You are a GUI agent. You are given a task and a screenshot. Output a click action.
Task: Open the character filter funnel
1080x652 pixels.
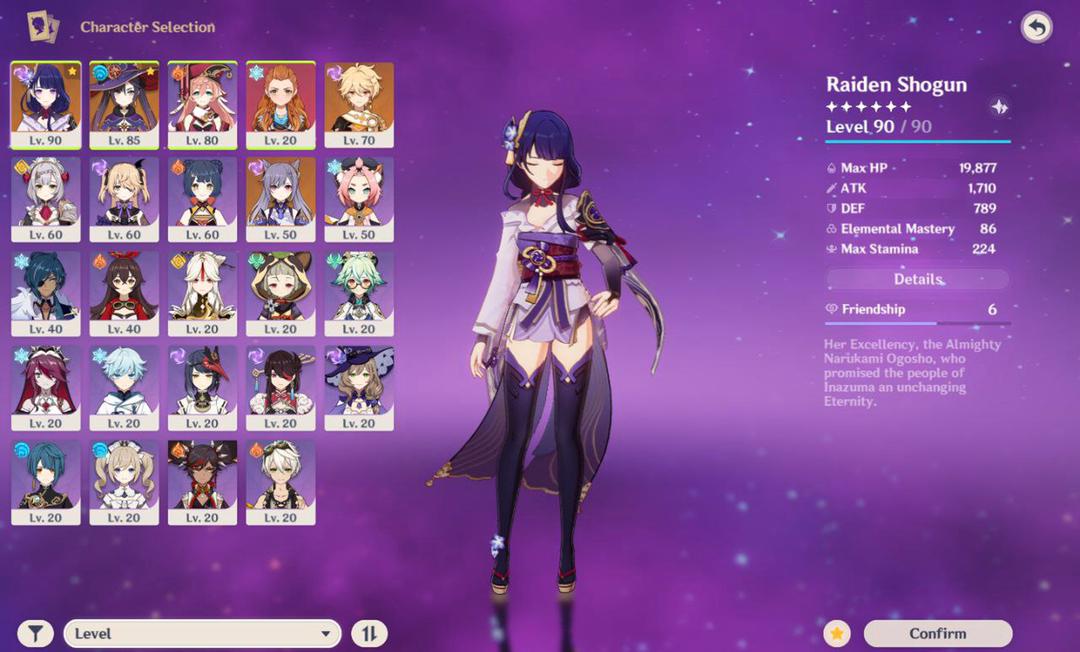[36, 633]
